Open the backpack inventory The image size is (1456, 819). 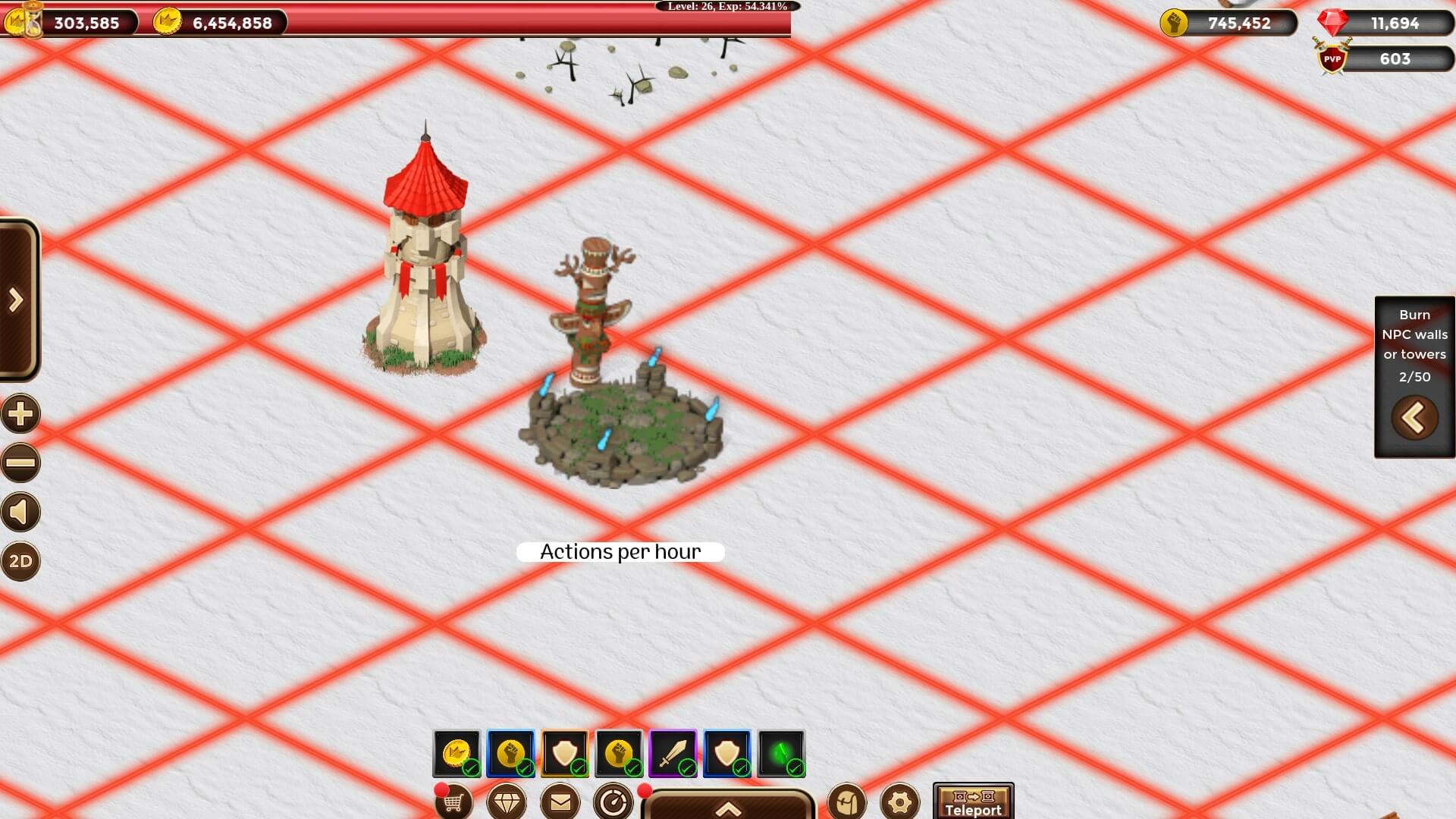point(846,802)
